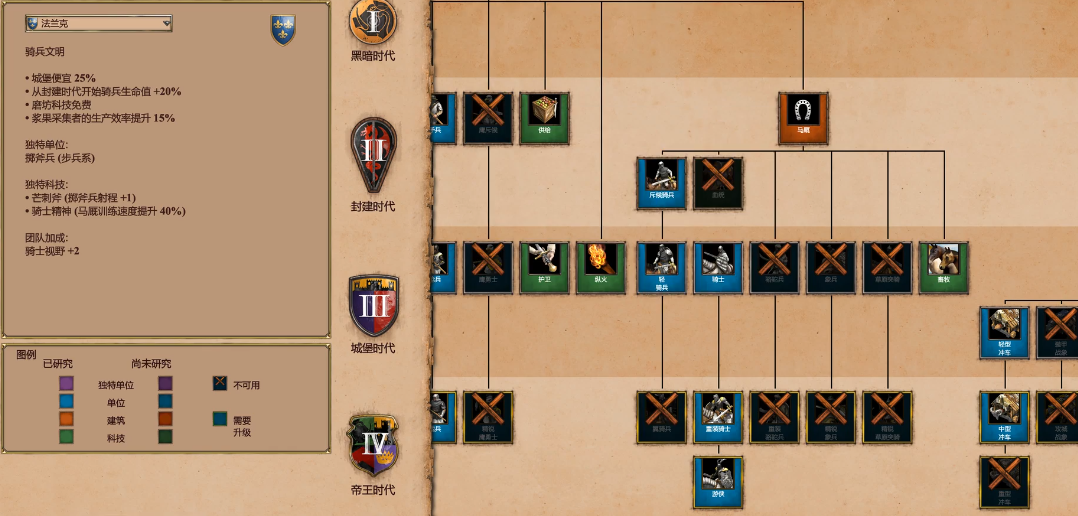Open the 法兰克 civilization dropdown
Viewport: 1078px width, 516px height.
(98, 23)
